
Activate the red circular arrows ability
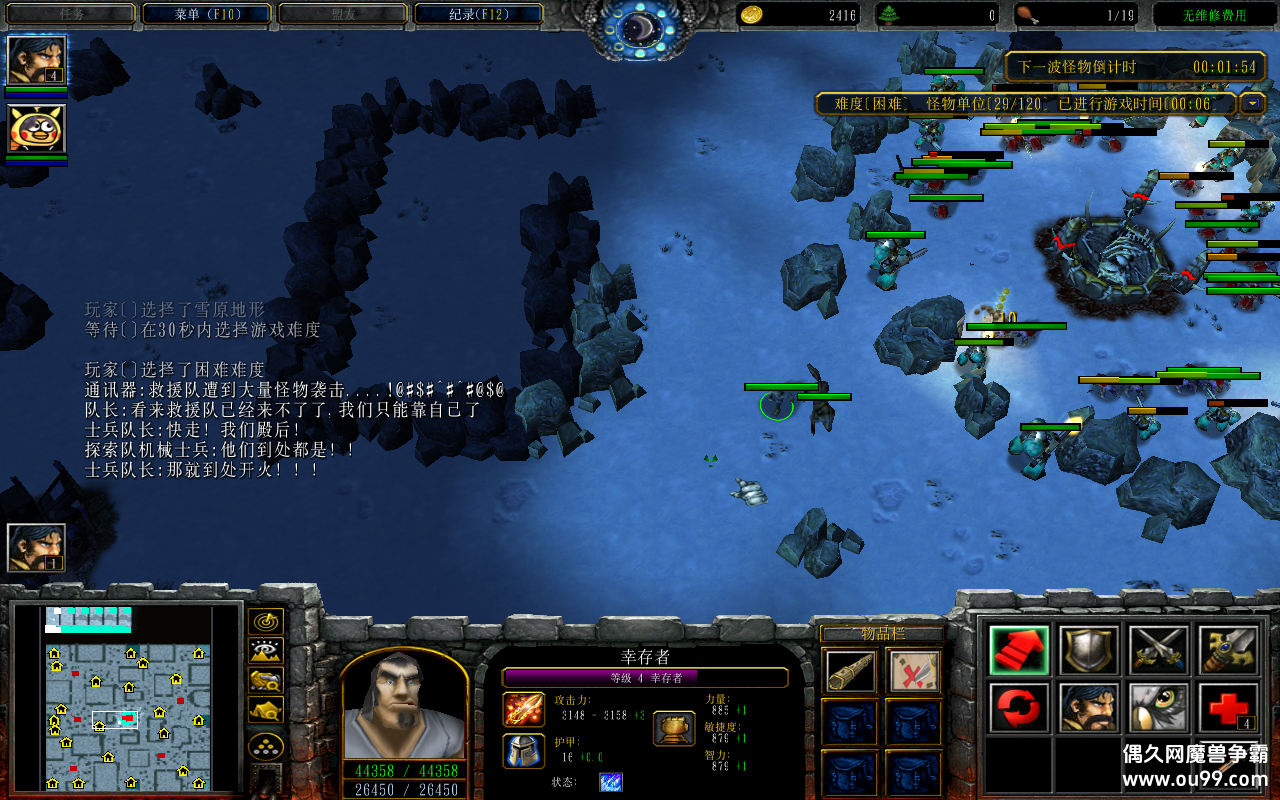coord(1019,708)
